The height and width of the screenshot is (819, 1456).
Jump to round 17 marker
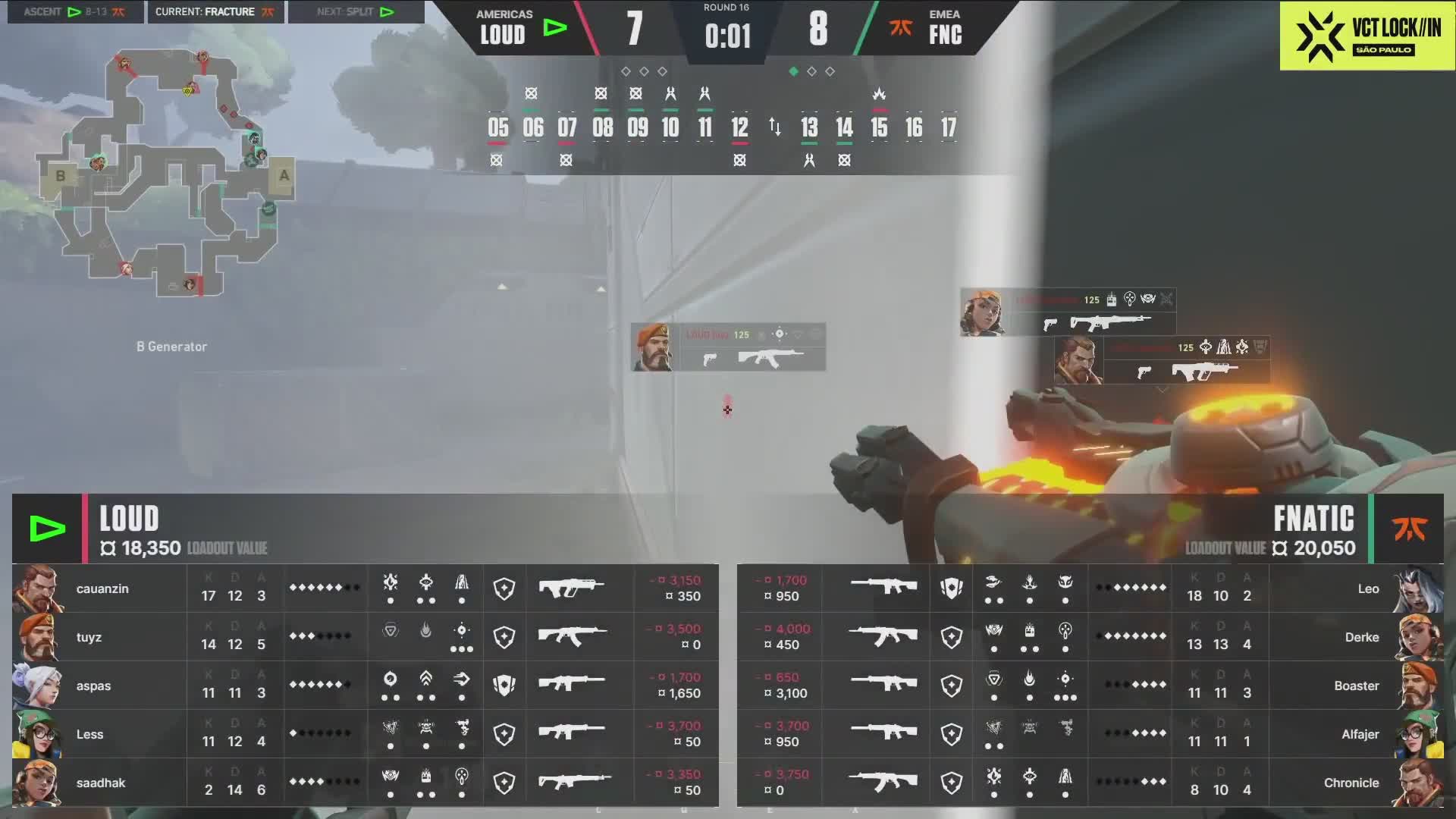click(x=949, y=127)
